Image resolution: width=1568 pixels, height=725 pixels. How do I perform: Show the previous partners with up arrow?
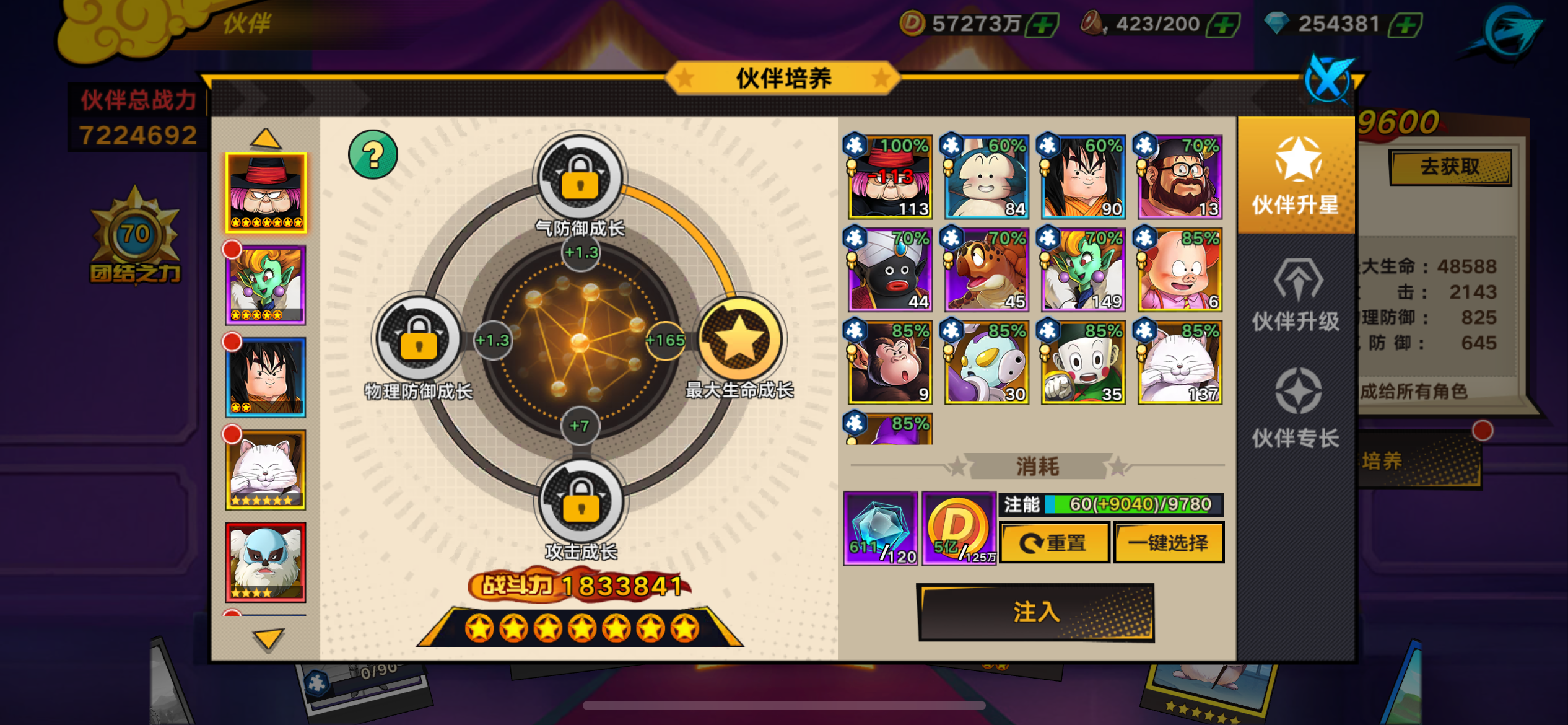pos(266,139)
